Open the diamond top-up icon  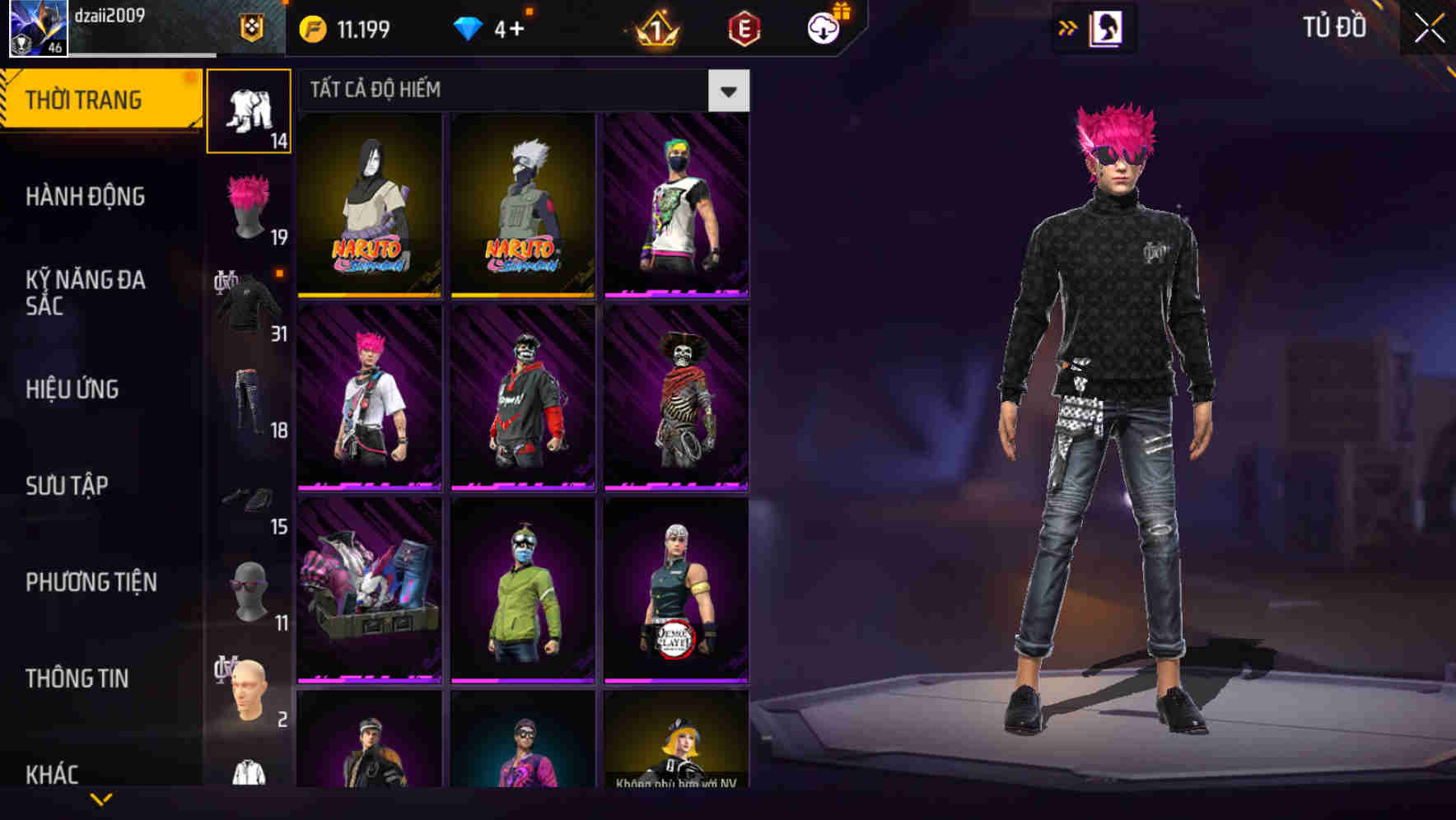[x=467, y=26]
